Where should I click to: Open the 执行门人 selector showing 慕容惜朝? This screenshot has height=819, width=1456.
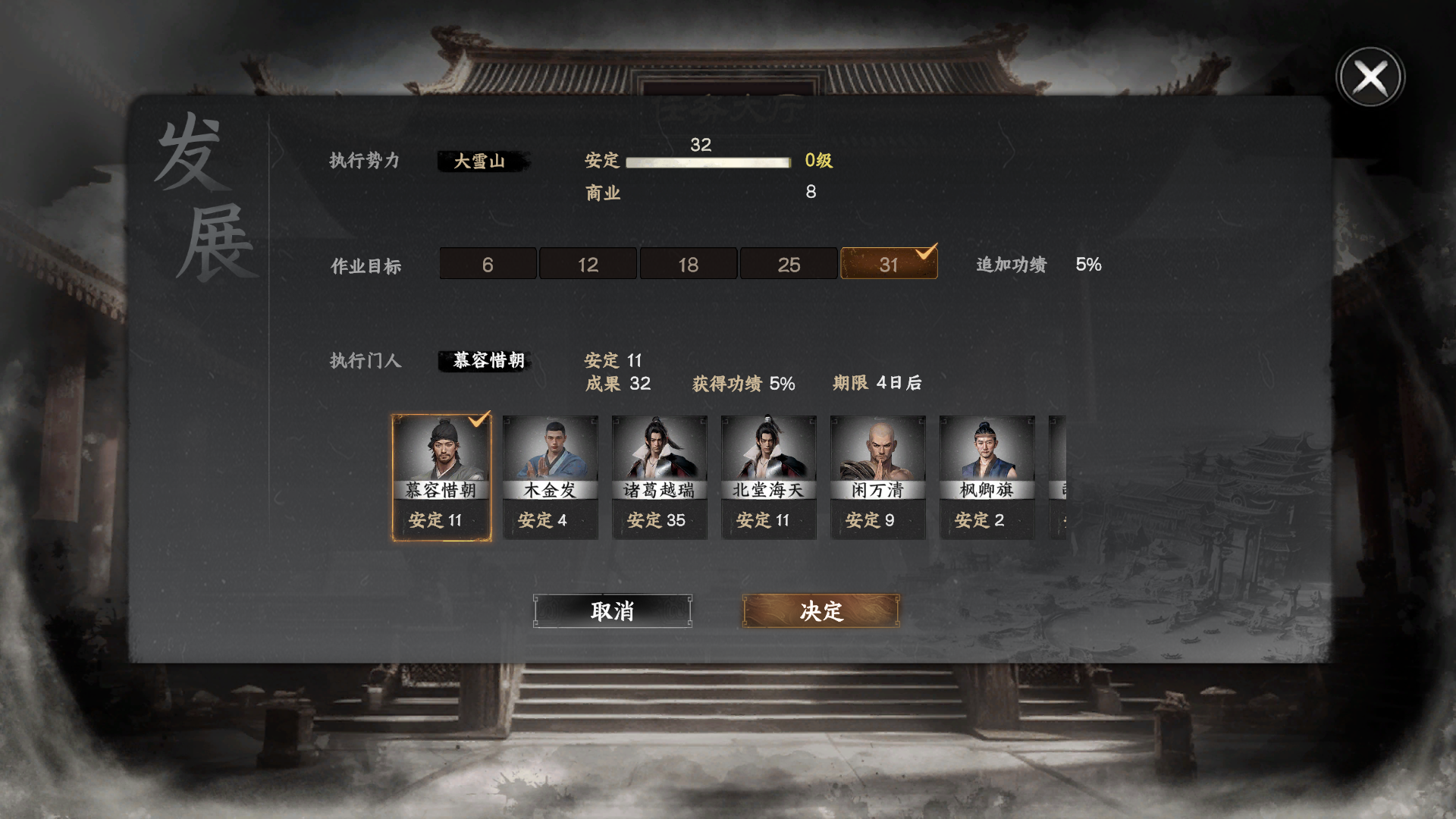click(x=485, y=362)
